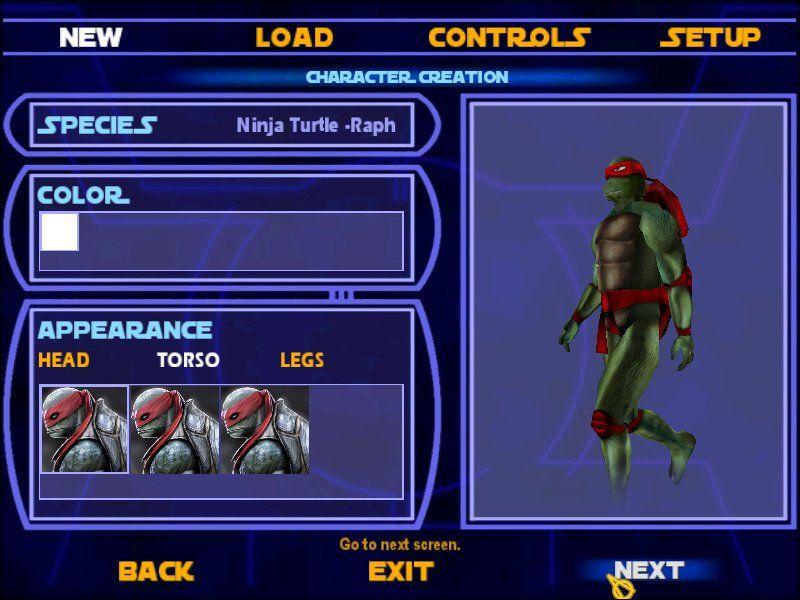Open the SETUP menu
800x600 pixels.
[x=710, y=38]
